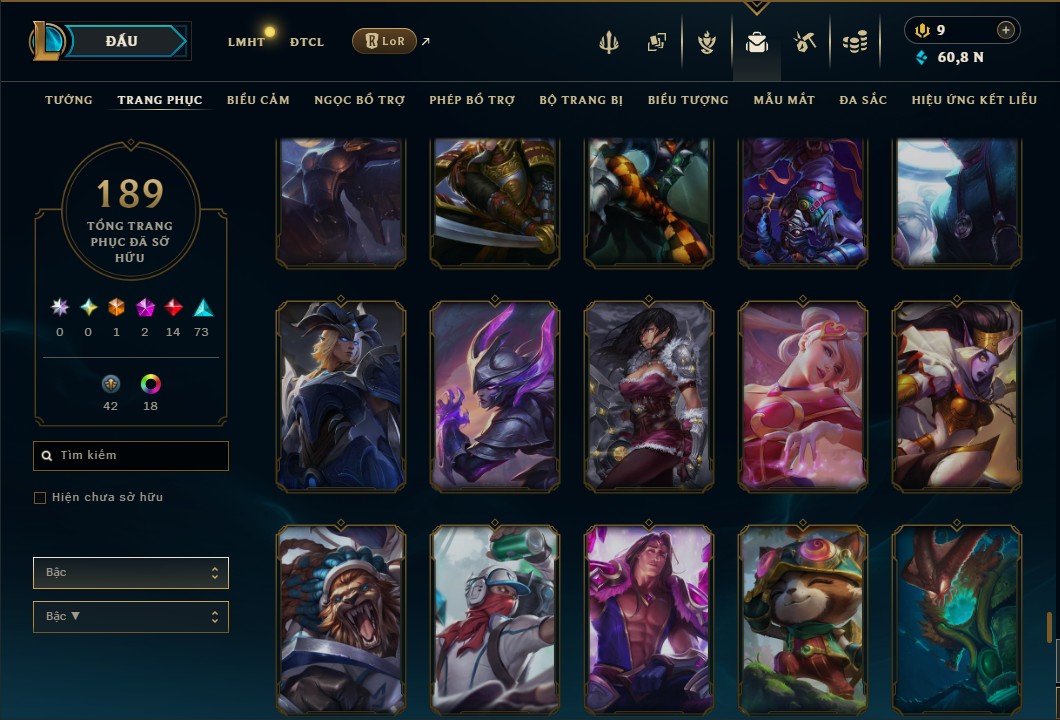Open the NGỌC BỔ TRỢ tab
The height and width of the screenshot is (720, 1060).
click(359, 100)
